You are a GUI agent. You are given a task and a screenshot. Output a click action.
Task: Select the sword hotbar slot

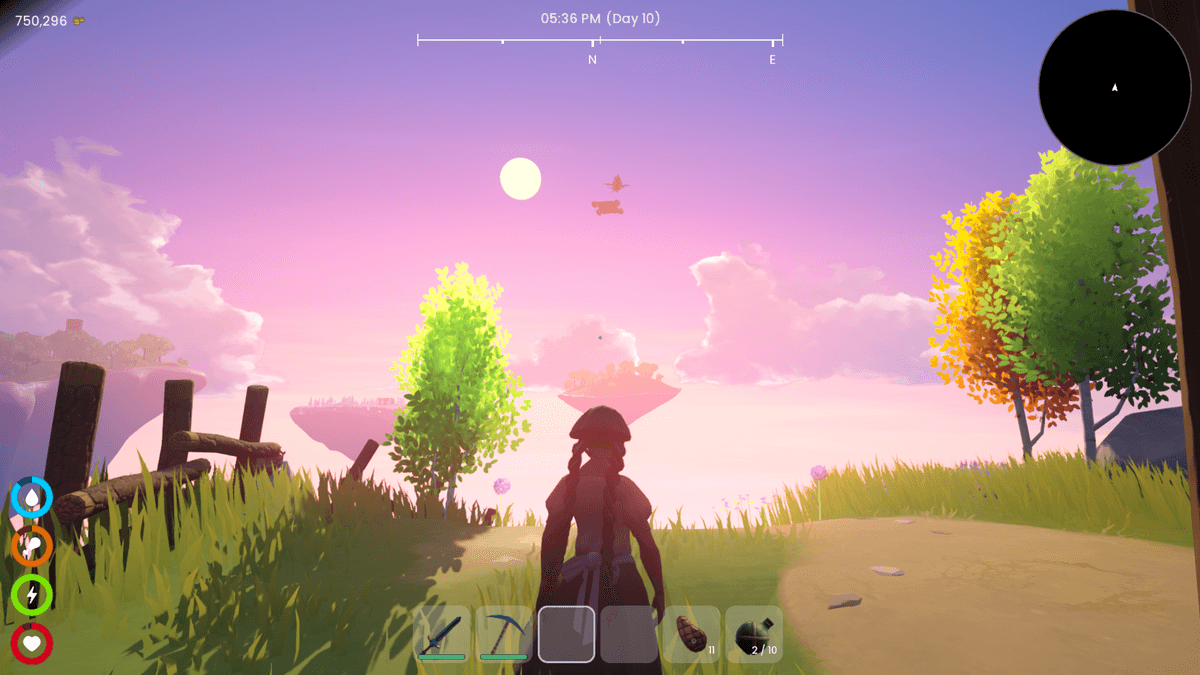pyautogui.click(x=442, y=634)
